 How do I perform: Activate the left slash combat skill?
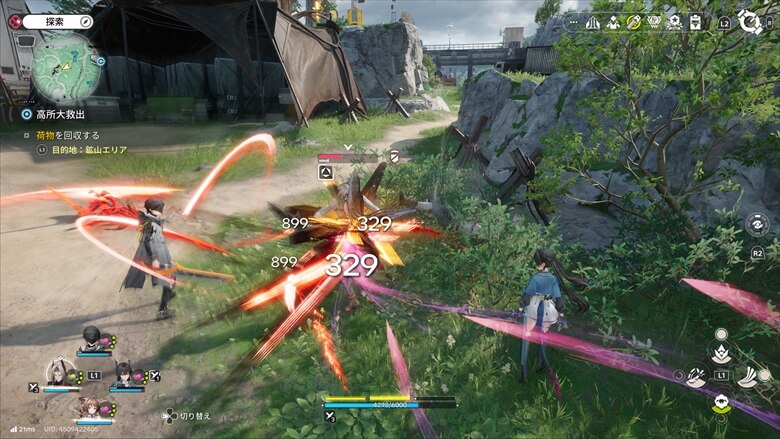click(696, 376)
